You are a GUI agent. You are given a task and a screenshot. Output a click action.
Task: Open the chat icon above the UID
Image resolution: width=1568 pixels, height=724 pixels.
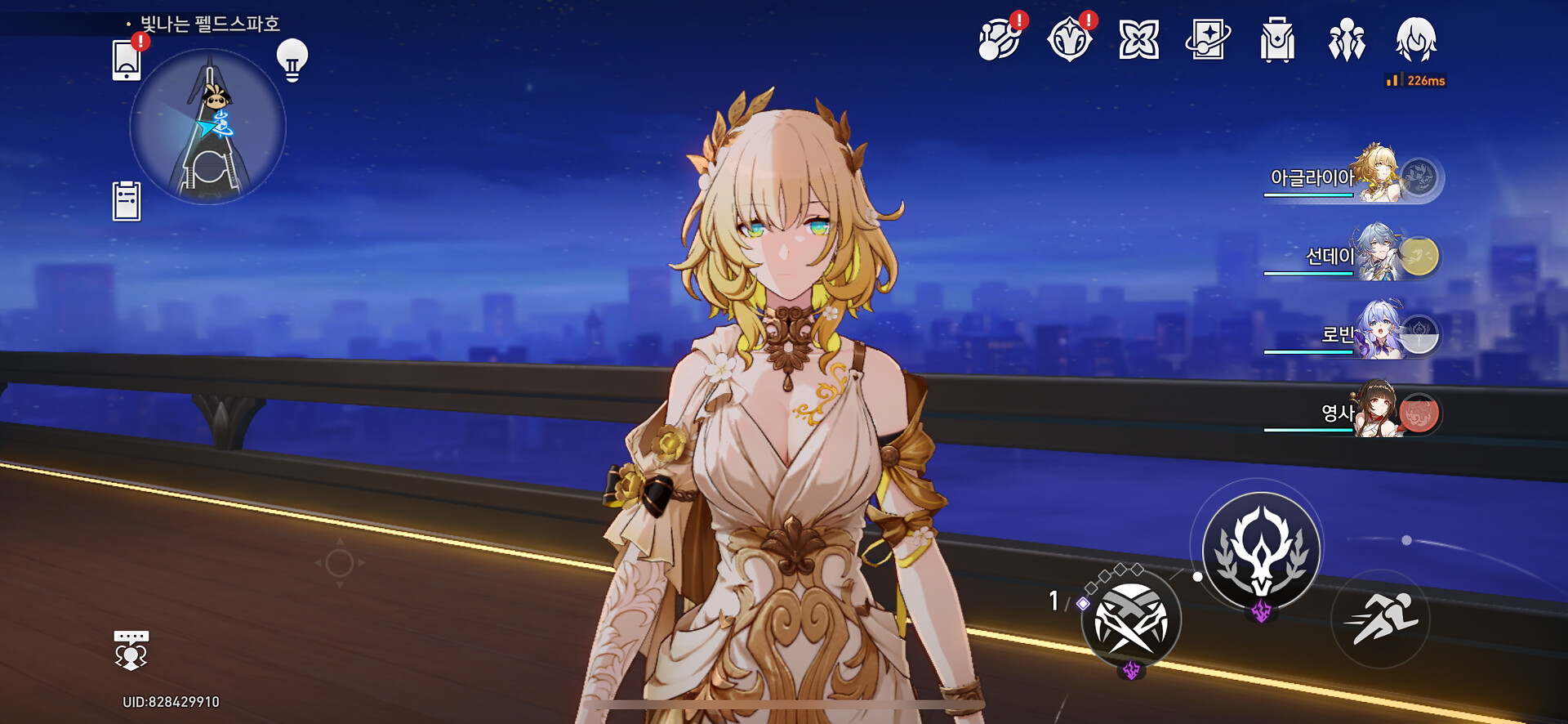click(x=131, y=650)
